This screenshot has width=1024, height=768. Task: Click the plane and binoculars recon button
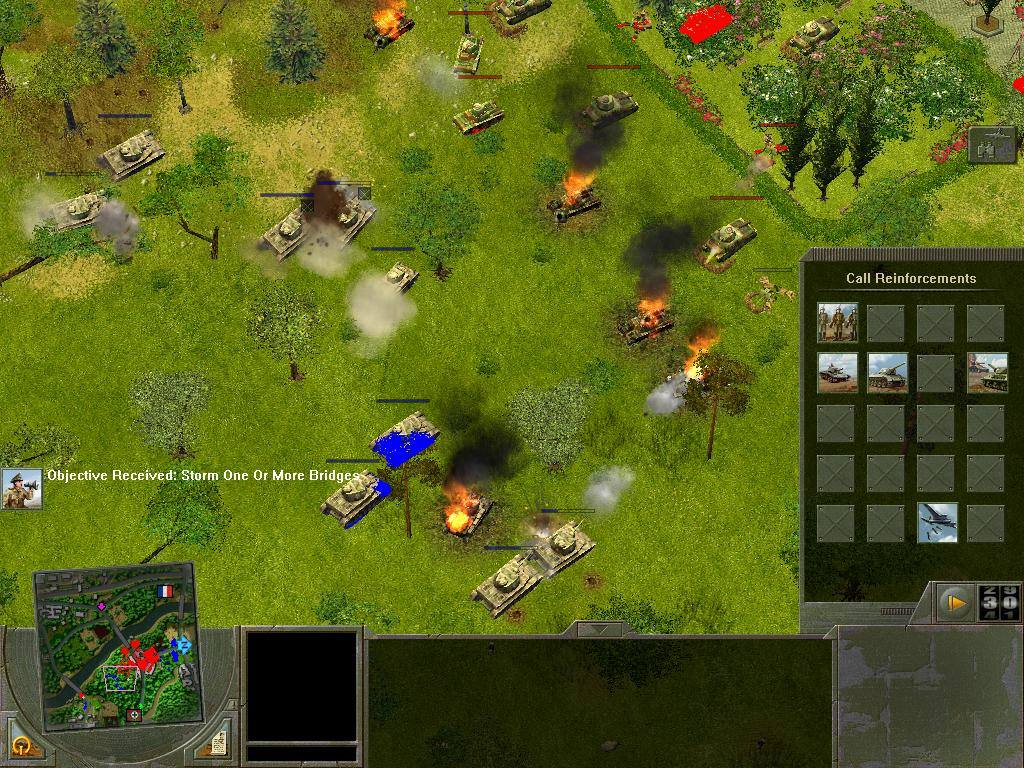click(x=991, y=144)
